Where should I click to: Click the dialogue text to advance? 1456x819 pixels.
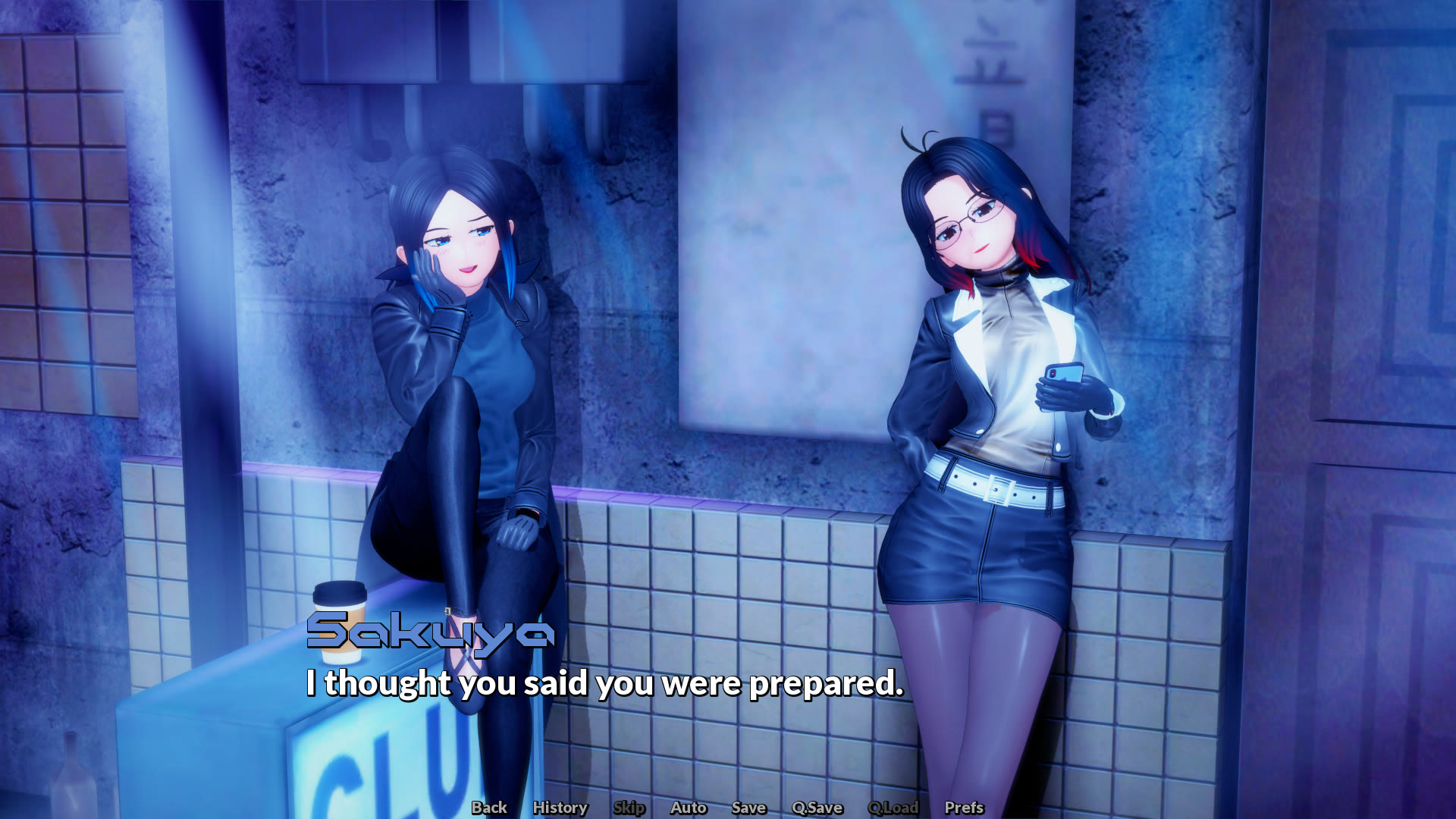click(603, 685)
